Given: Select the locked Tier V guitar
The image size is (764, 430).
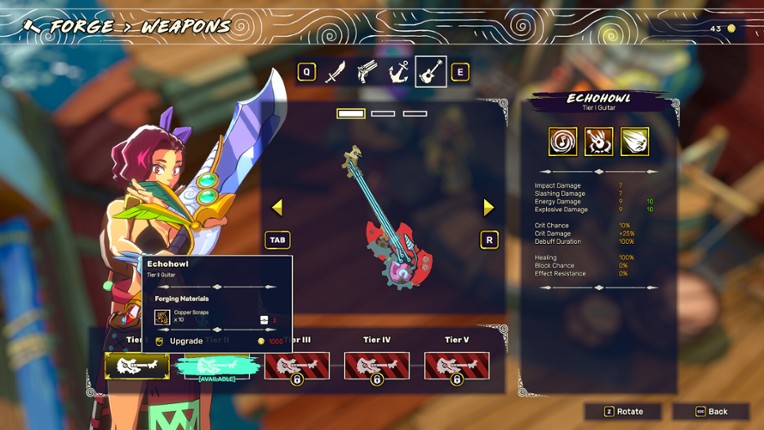Looking at the screenshot, I should [x=457, y=366].
